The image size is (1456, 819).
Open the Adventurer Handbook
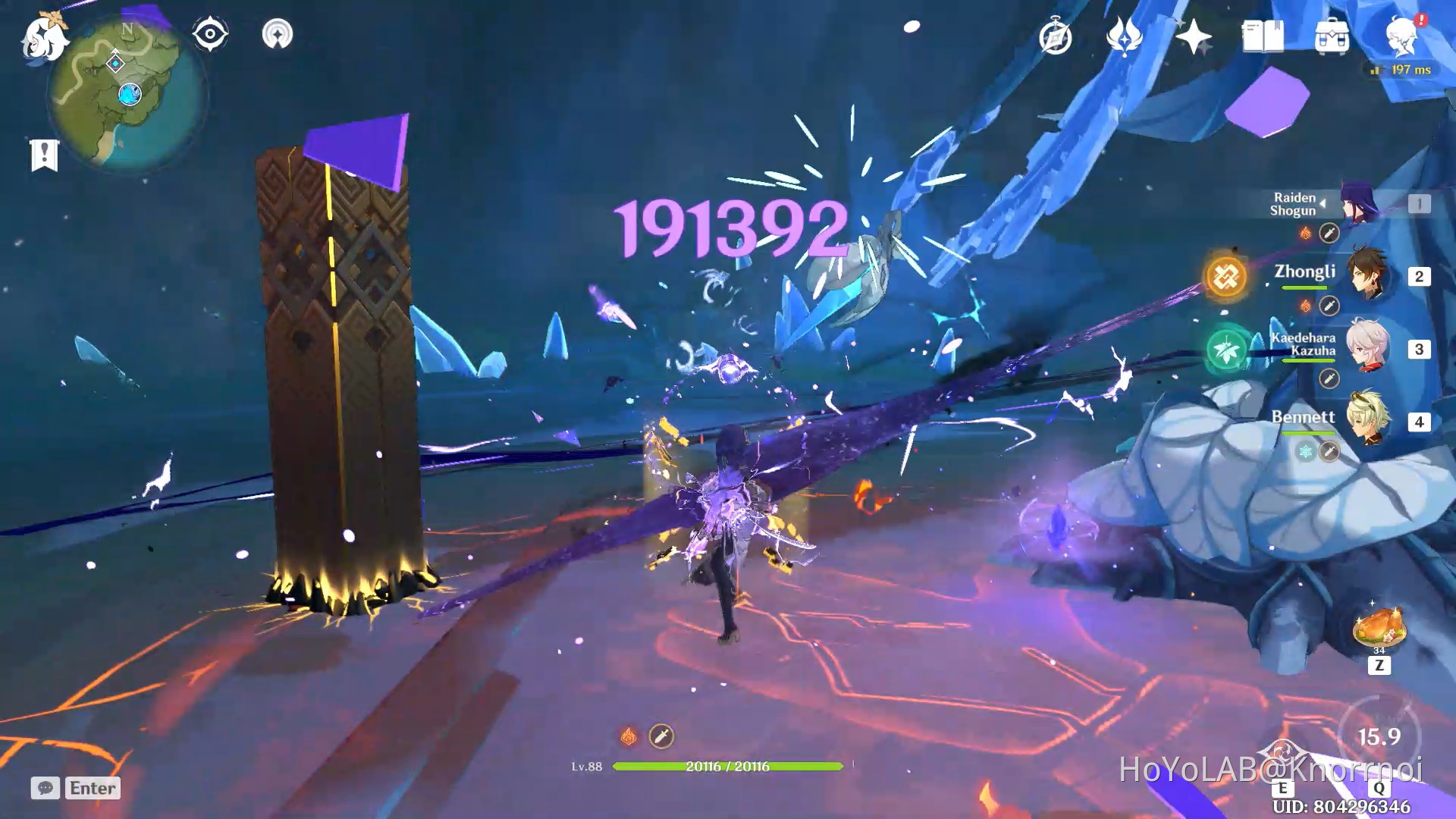tap(1263, 36)
